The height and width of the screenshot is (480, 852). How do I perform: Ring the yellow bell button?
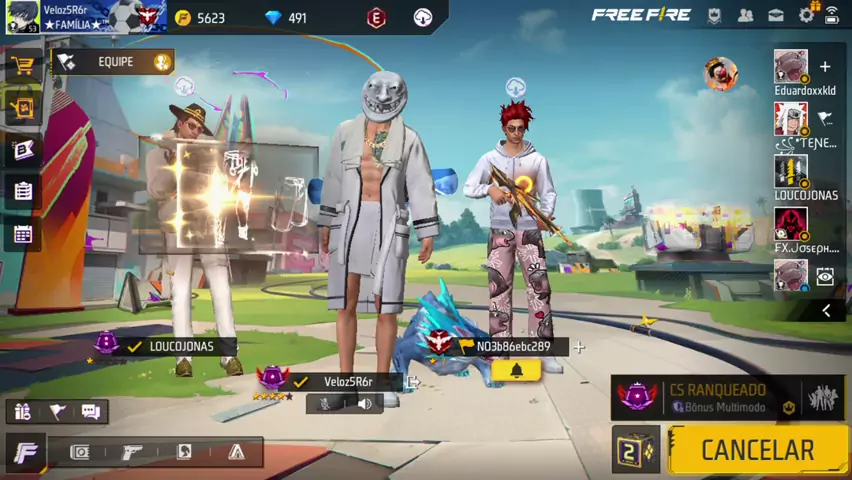point(516,371)
